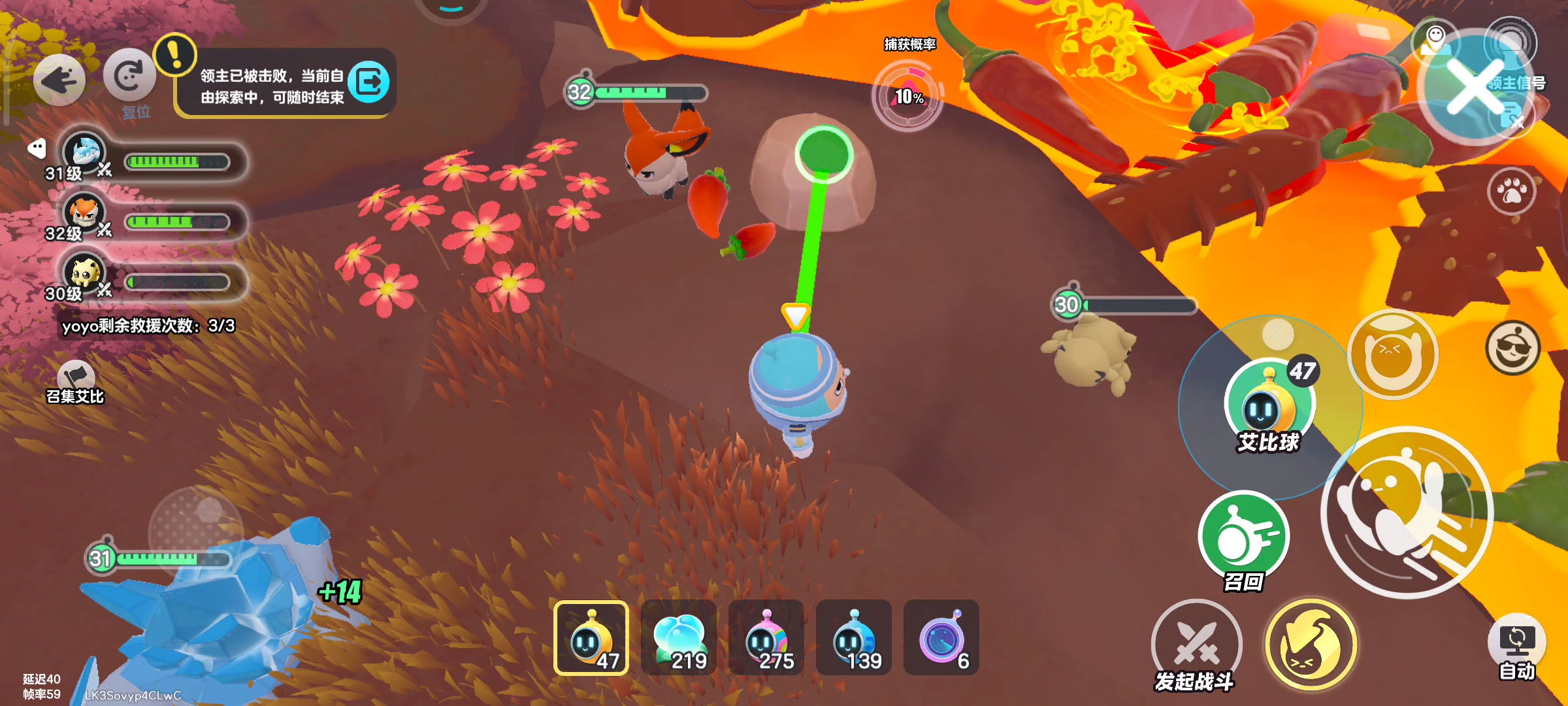Screen dimensions: 1568x706
Task: Choose the yellow capture ball with 47
Action: coord(591,638)
